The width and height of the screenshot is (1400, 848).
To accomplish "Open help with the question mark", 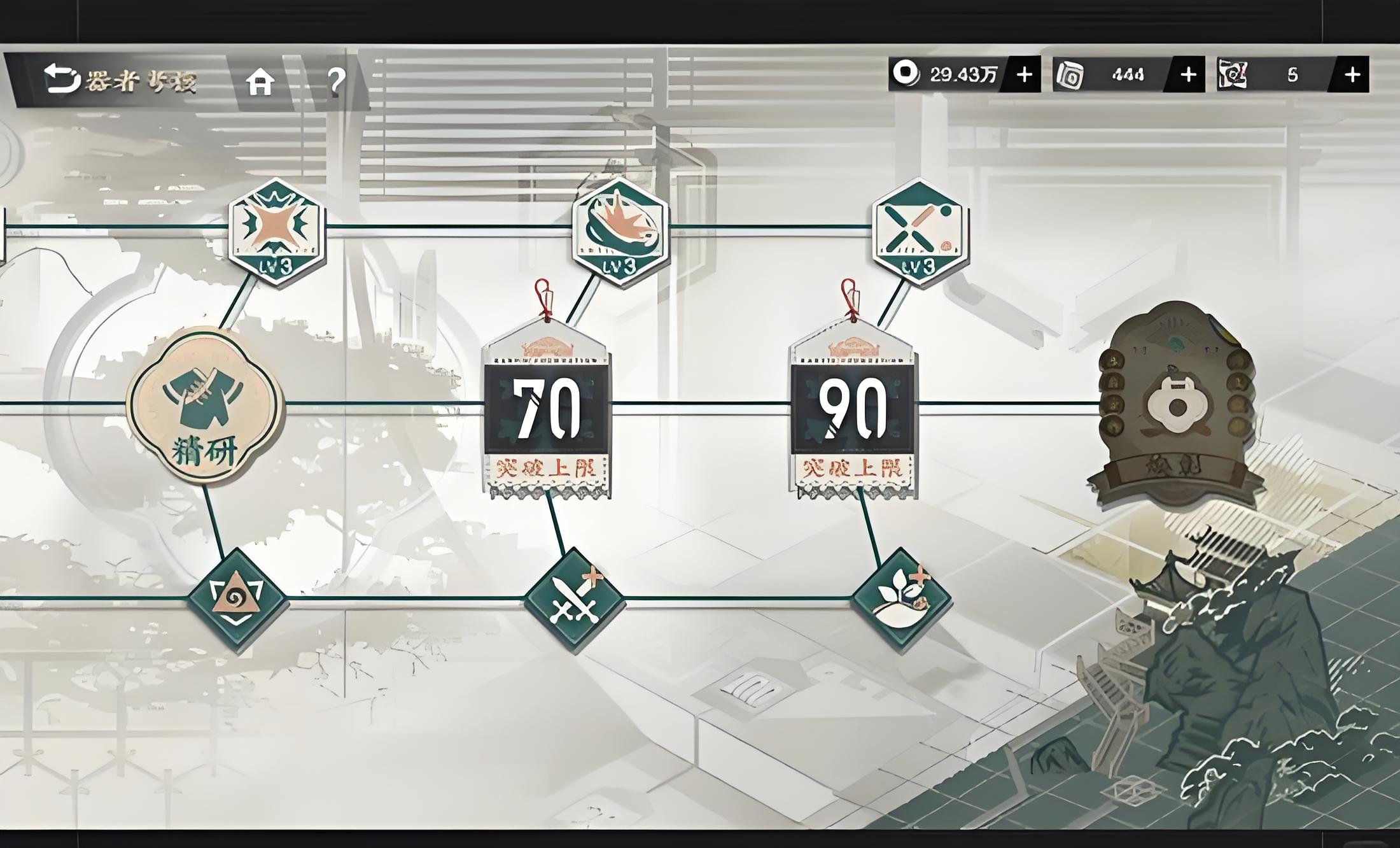I will coord(336,81).
